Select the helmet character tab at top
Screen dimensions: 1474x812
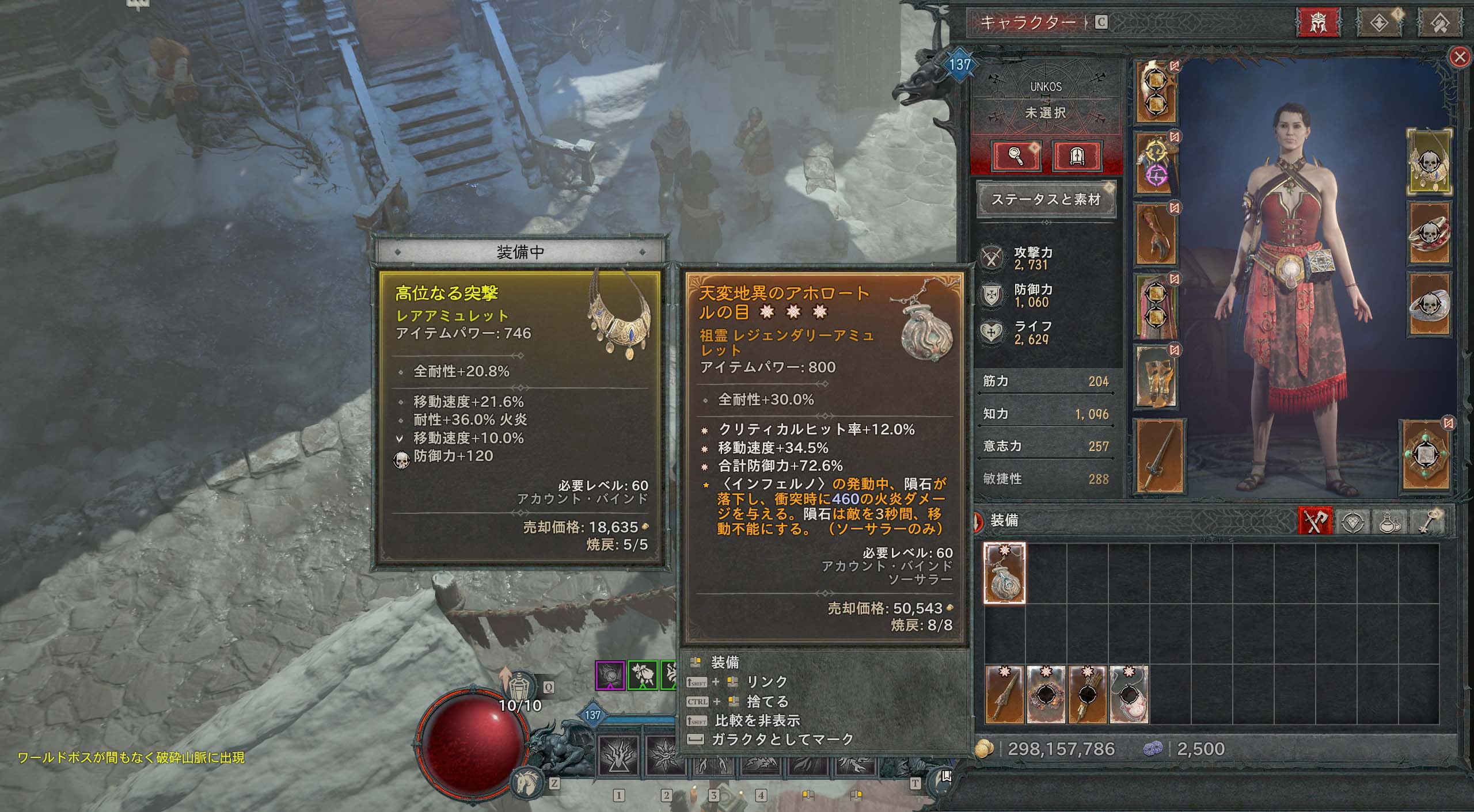(x=1318, y=22)
